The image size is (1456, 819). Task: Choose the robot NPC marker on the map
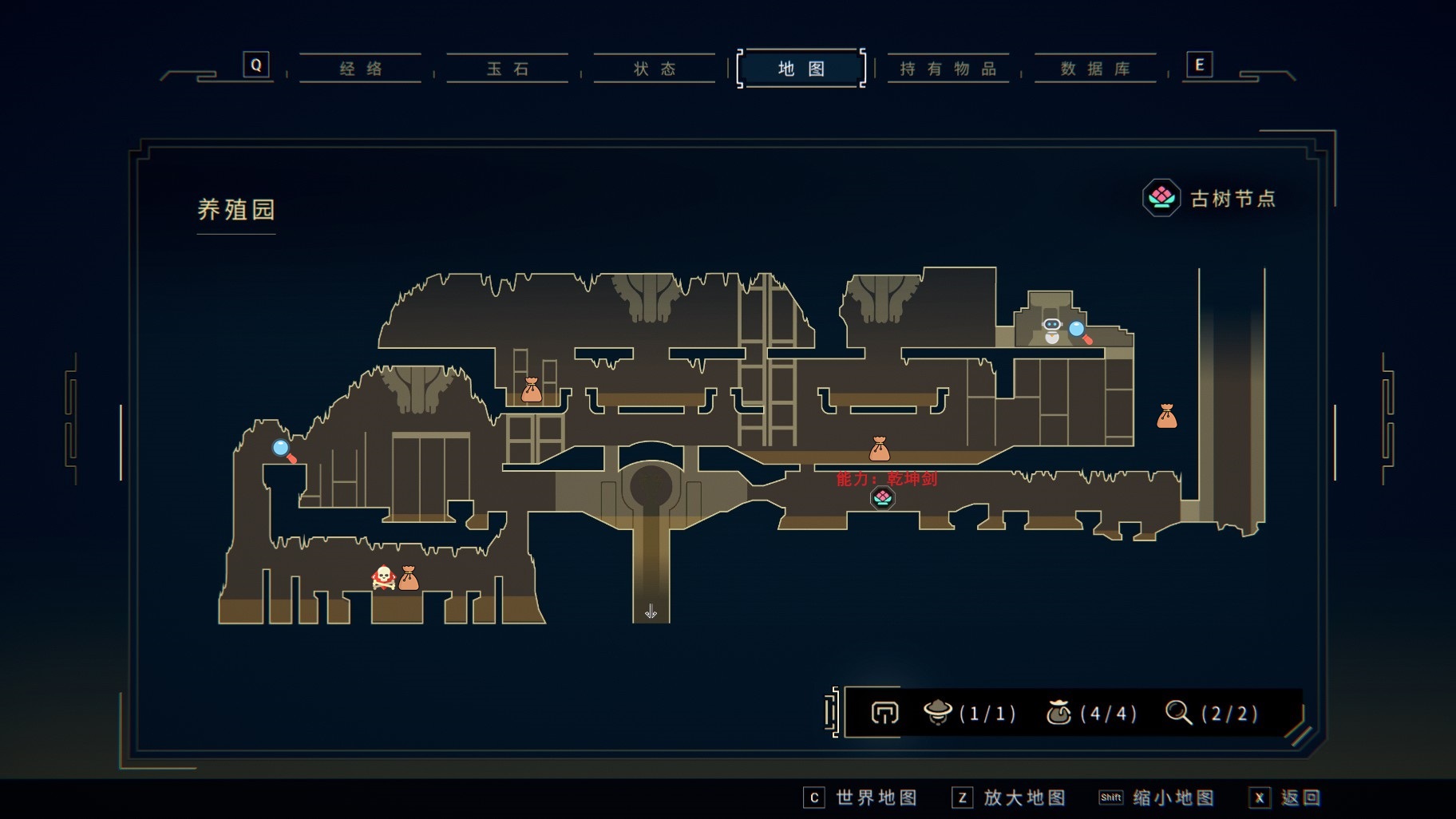click(x=1052, y=329)
